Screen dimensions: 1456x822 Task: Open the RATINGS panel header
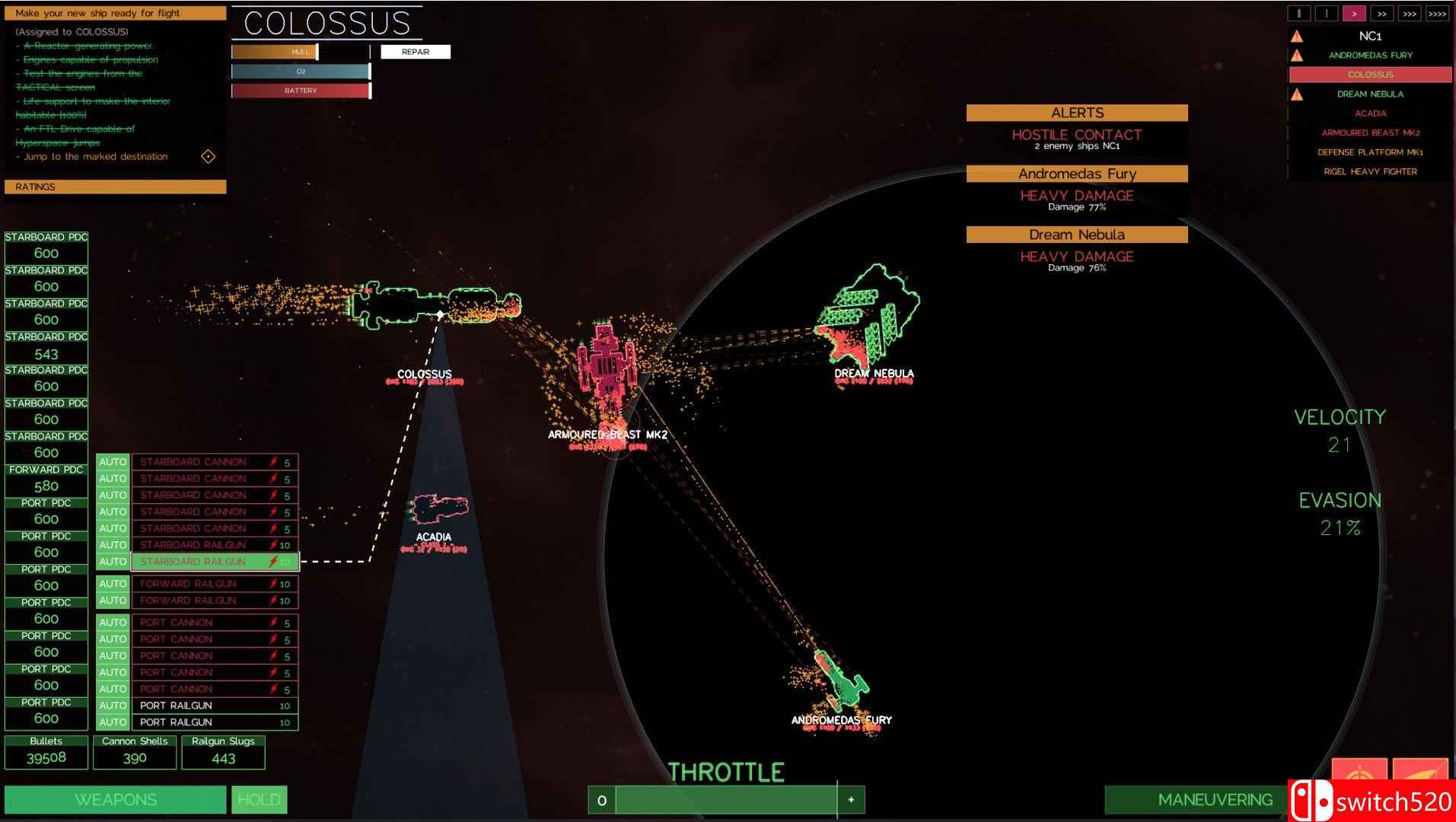(x=115, y=186)
